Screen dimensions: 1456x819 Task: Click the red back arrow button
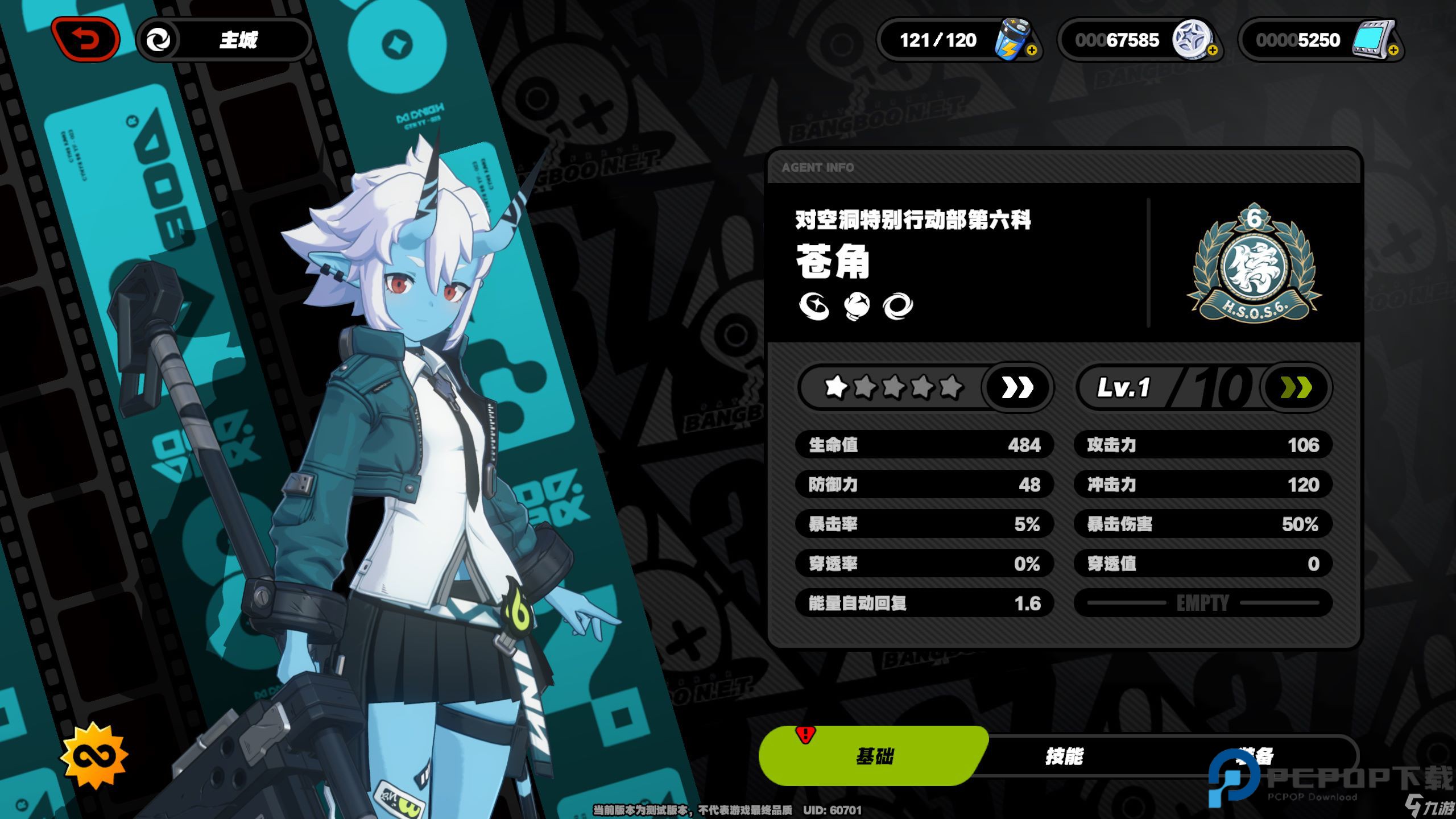[85, 39]
